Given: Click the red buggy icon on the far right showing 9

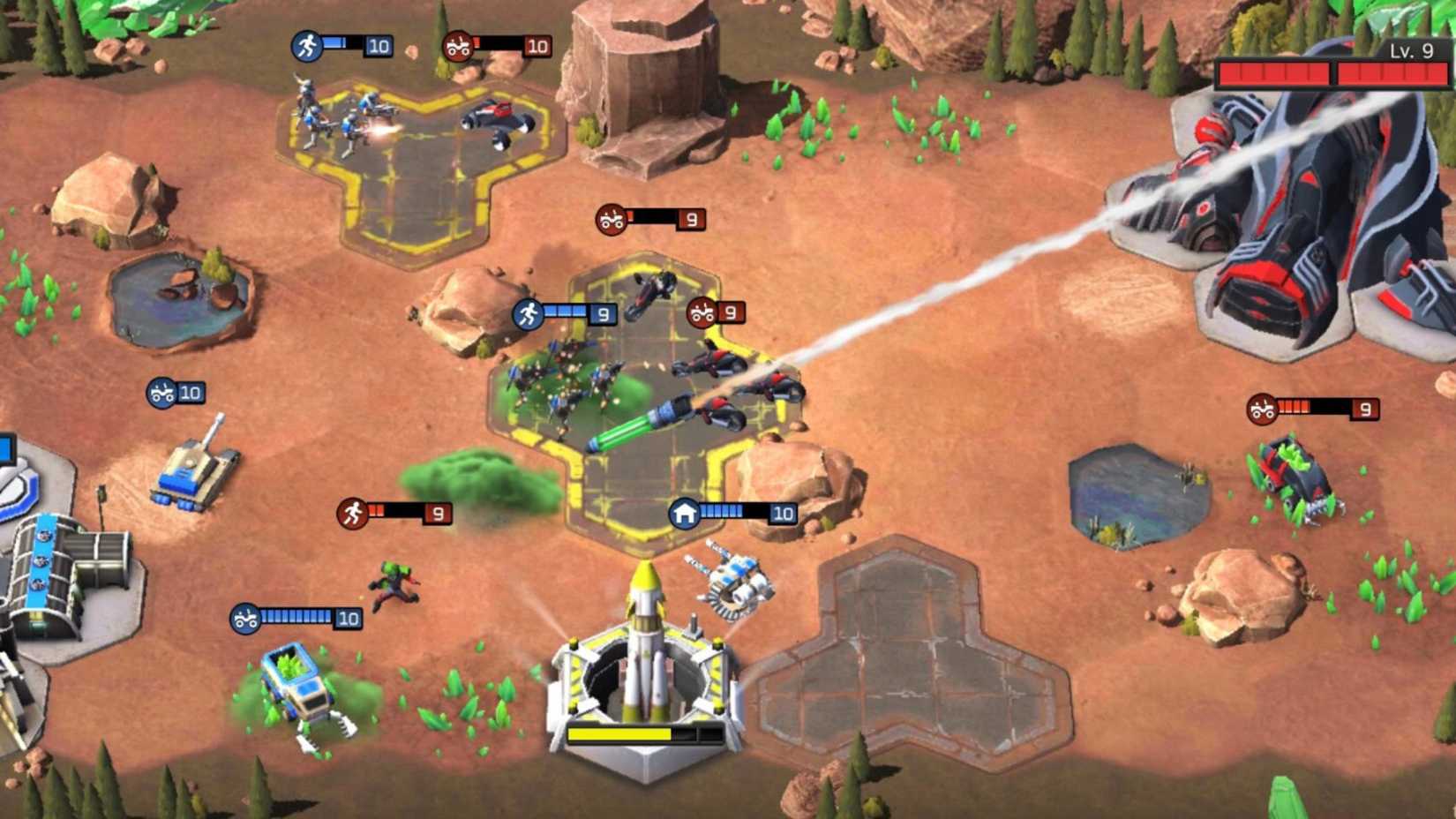Looking at the screenshot, I should tap(1261, 409).
